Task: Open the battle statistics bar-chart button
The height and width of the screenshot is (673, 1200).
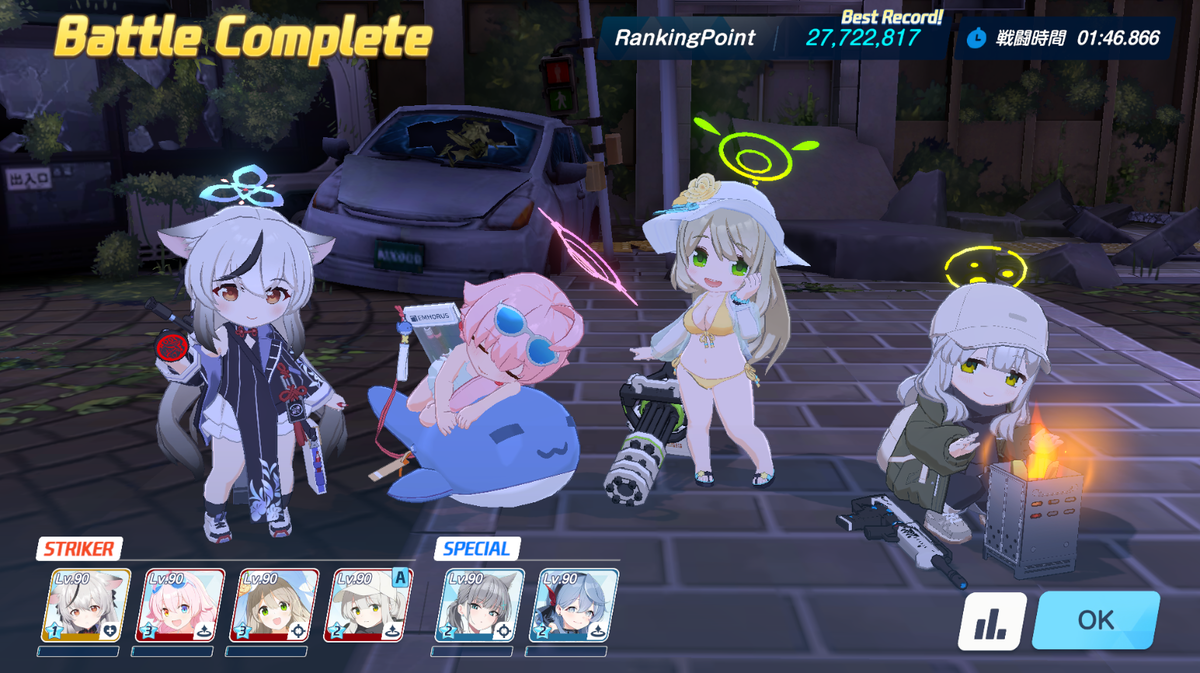Action: pyautogui.click(x=992, y=621)
